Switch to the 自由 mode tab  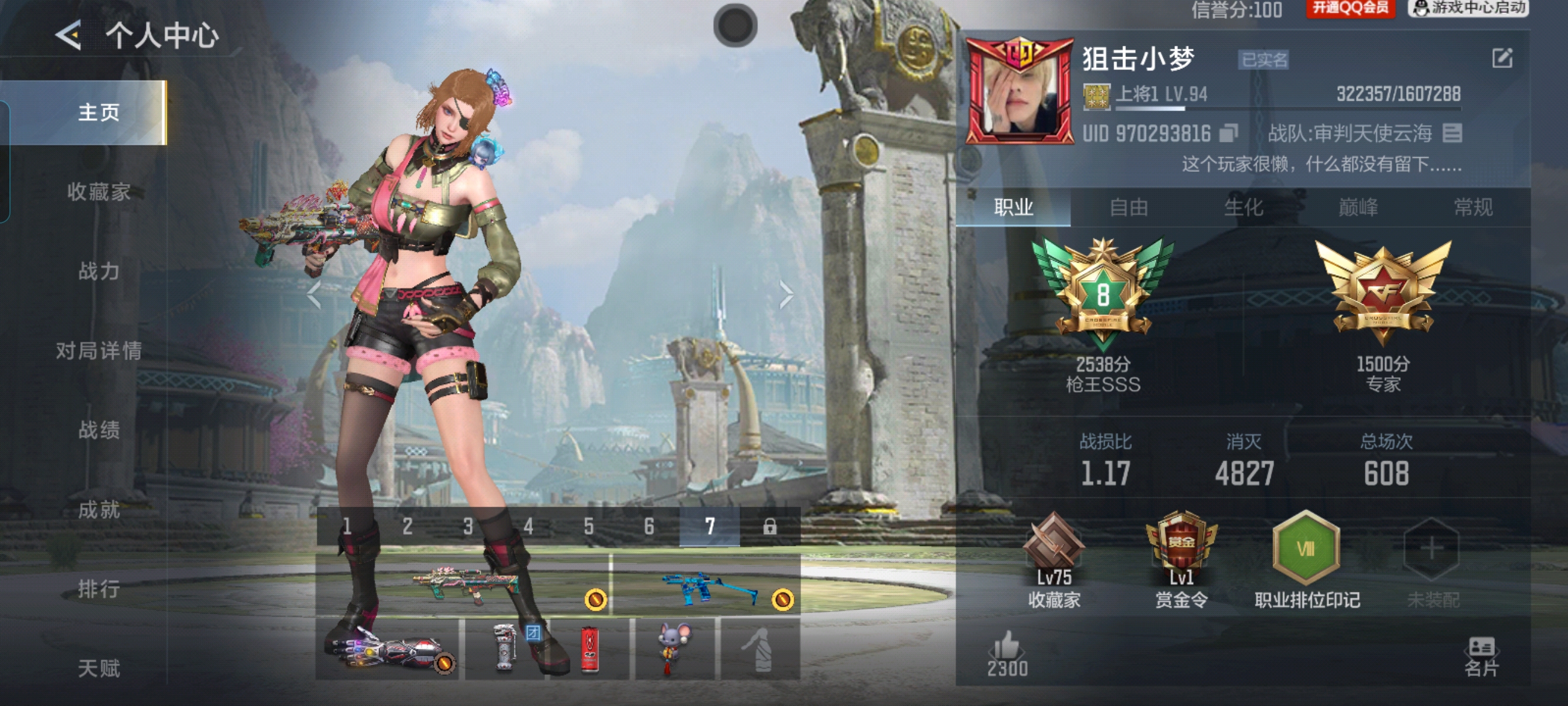(x=1128, y=208)
